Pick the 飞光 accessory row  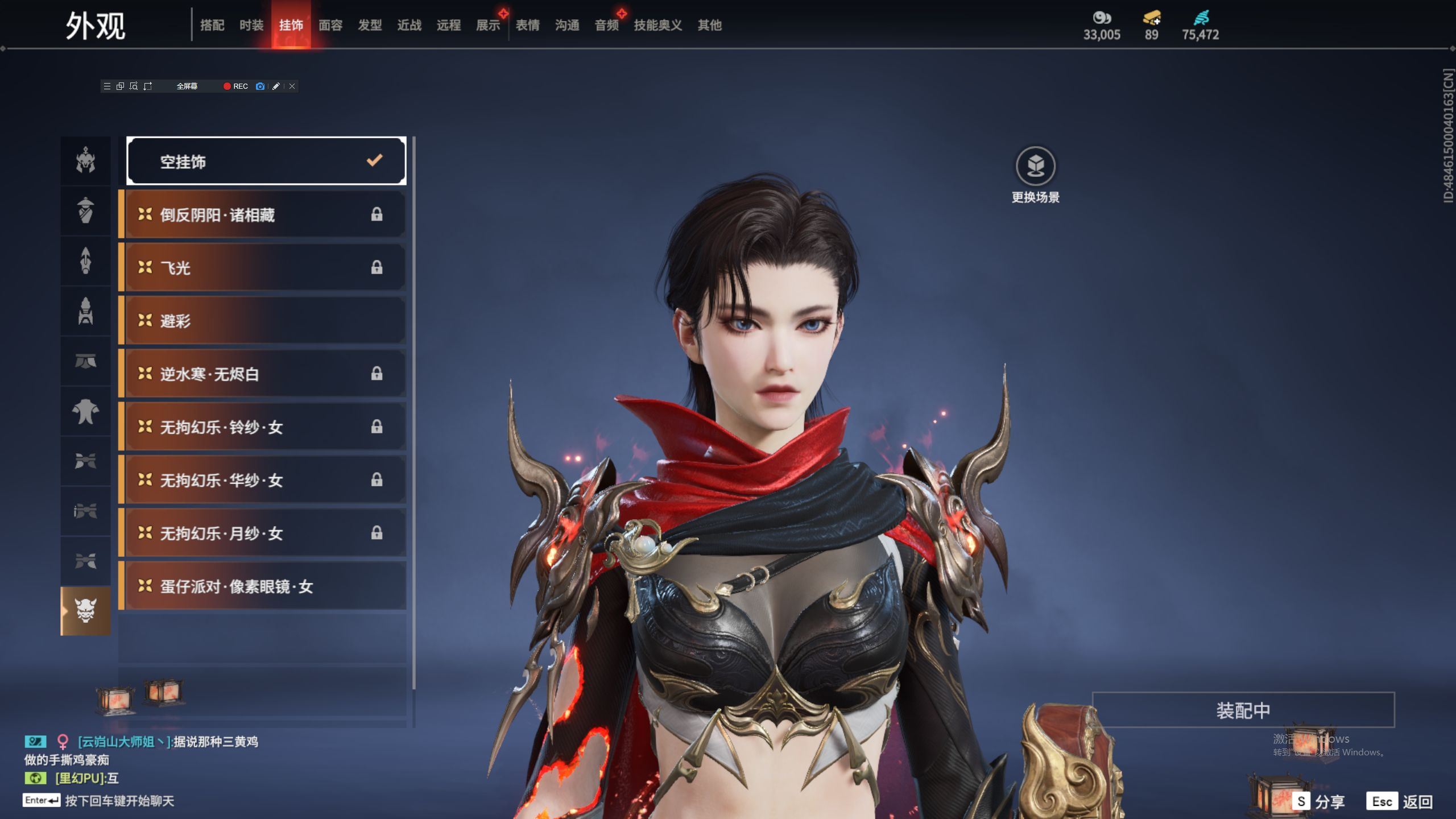pos(264,268)
